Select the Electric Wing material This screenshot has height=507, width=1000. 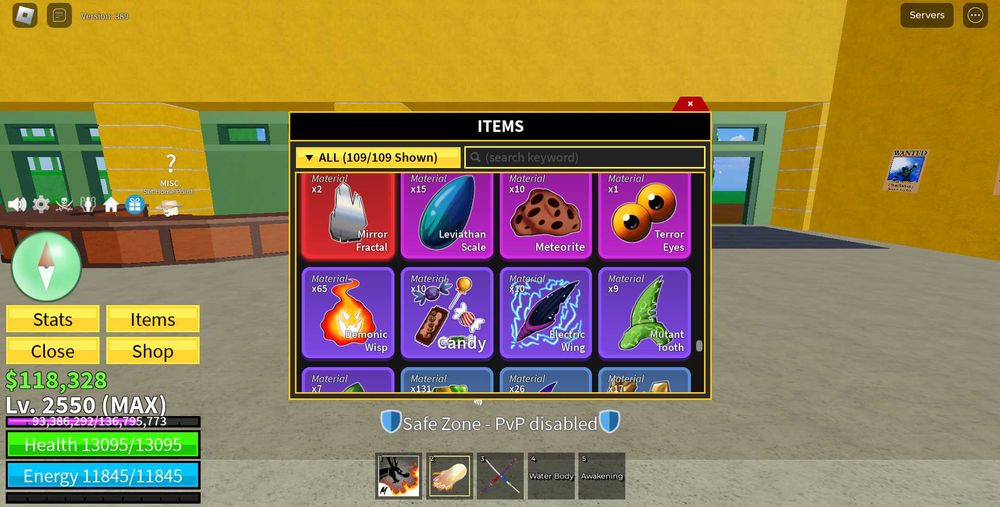(546, 313)
